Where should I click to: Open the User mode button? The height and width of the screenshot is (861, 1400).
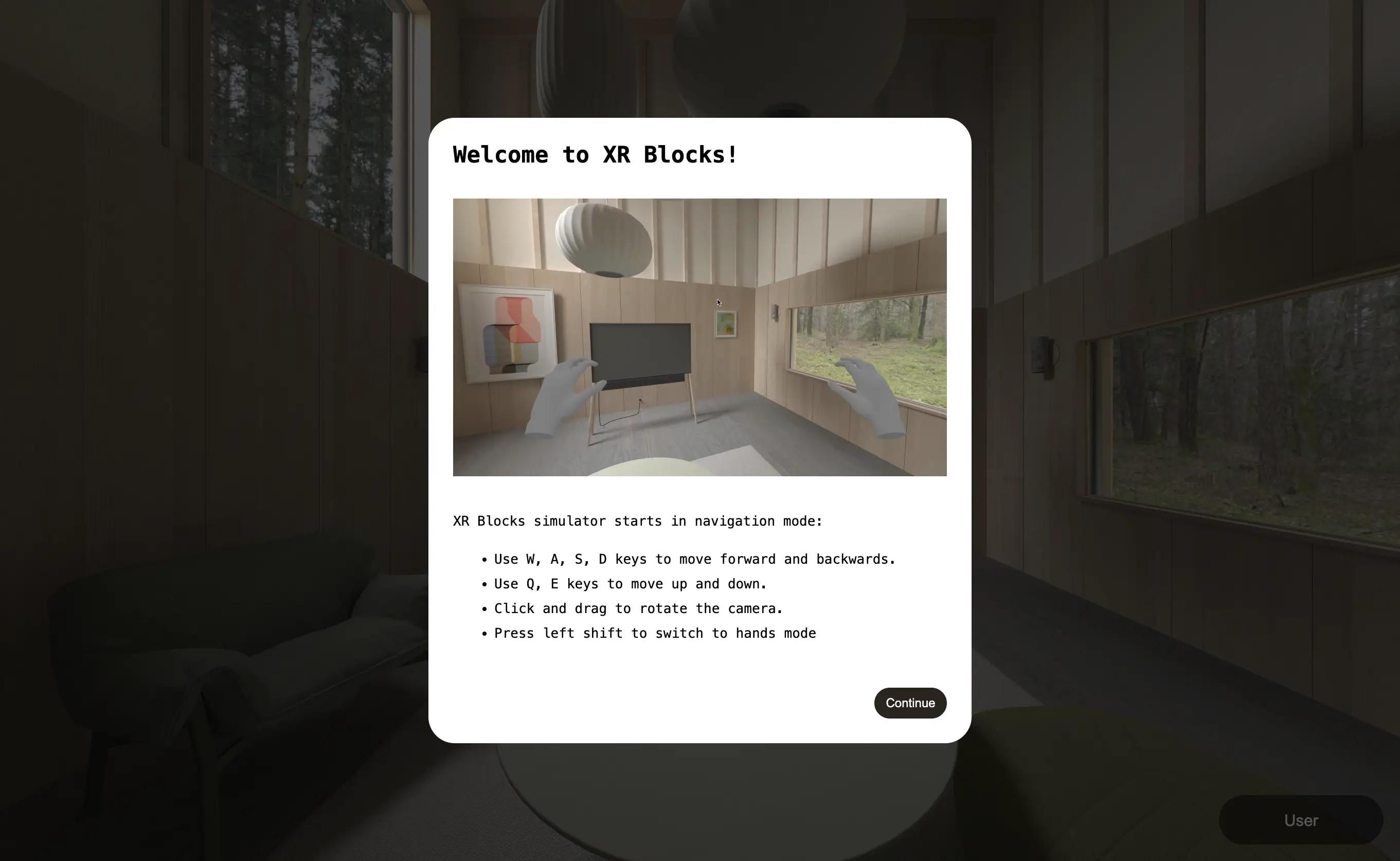tap(1300, 820)
